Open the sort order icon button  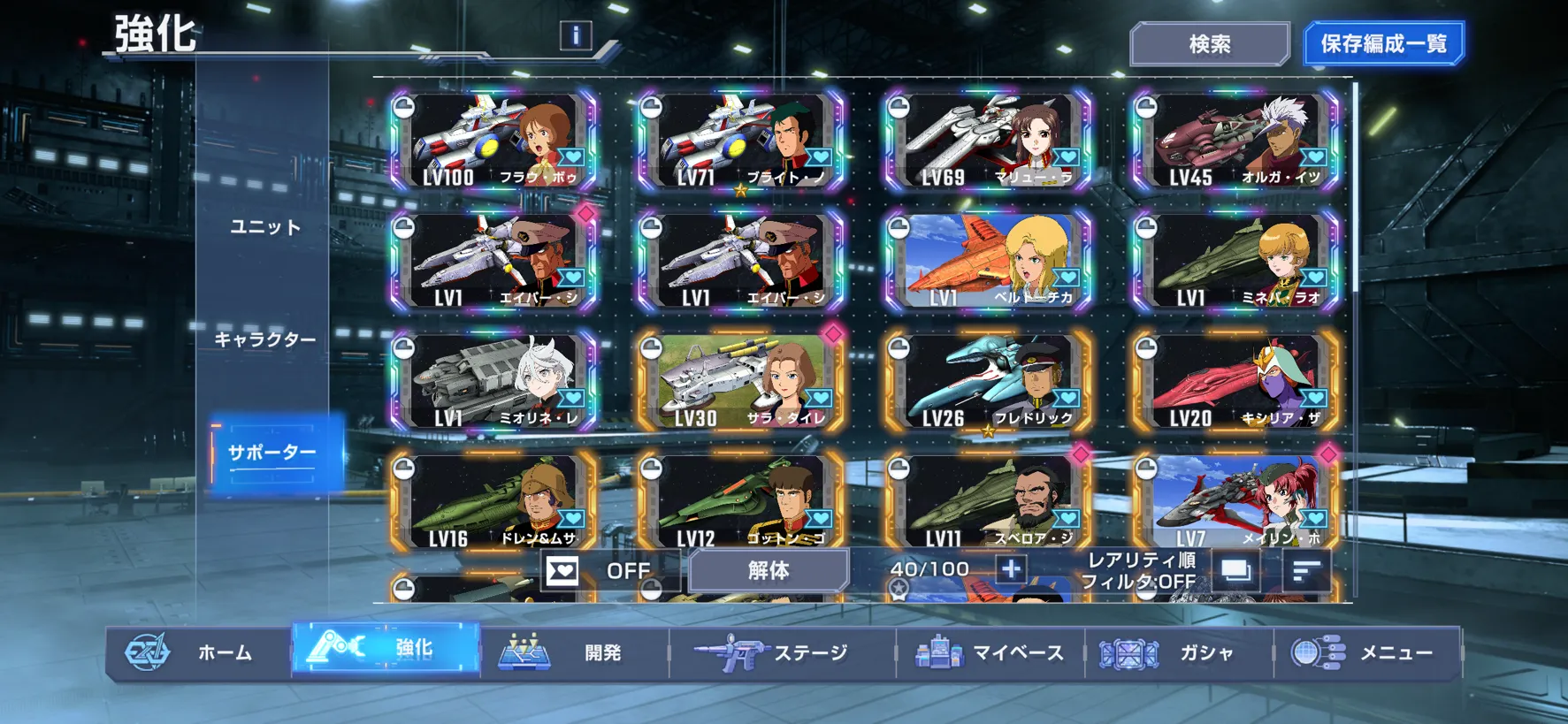coord(1306,571)
